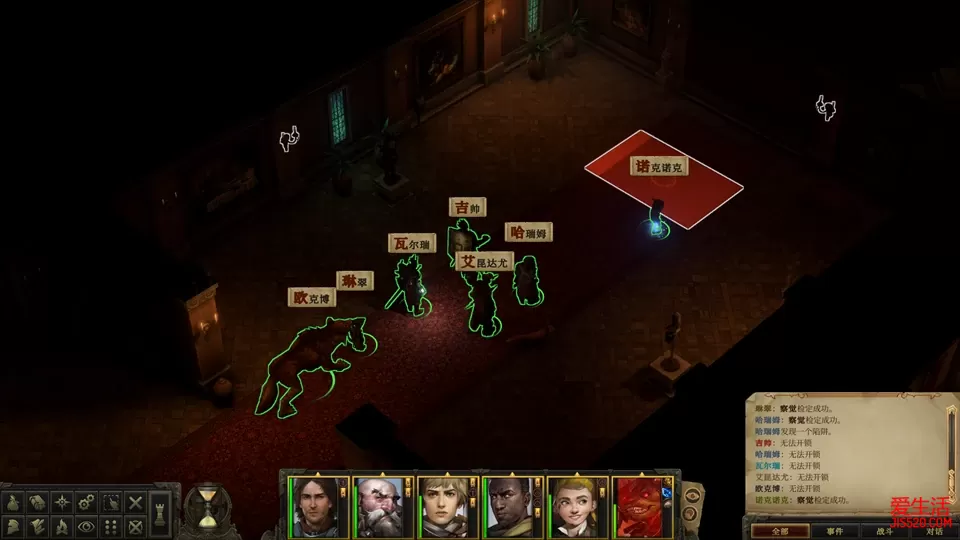Choose the dark-skinned man portrait
This screenshot has height=540, width=960.
click(x=511, y=507)
